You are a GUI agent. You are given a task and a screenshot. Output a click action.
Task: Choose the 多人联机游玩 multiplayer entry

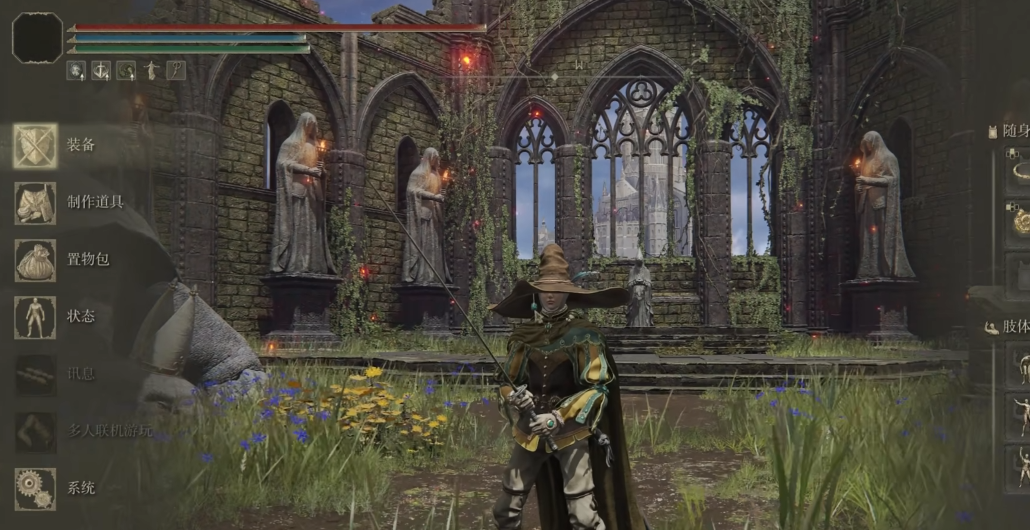110,431
